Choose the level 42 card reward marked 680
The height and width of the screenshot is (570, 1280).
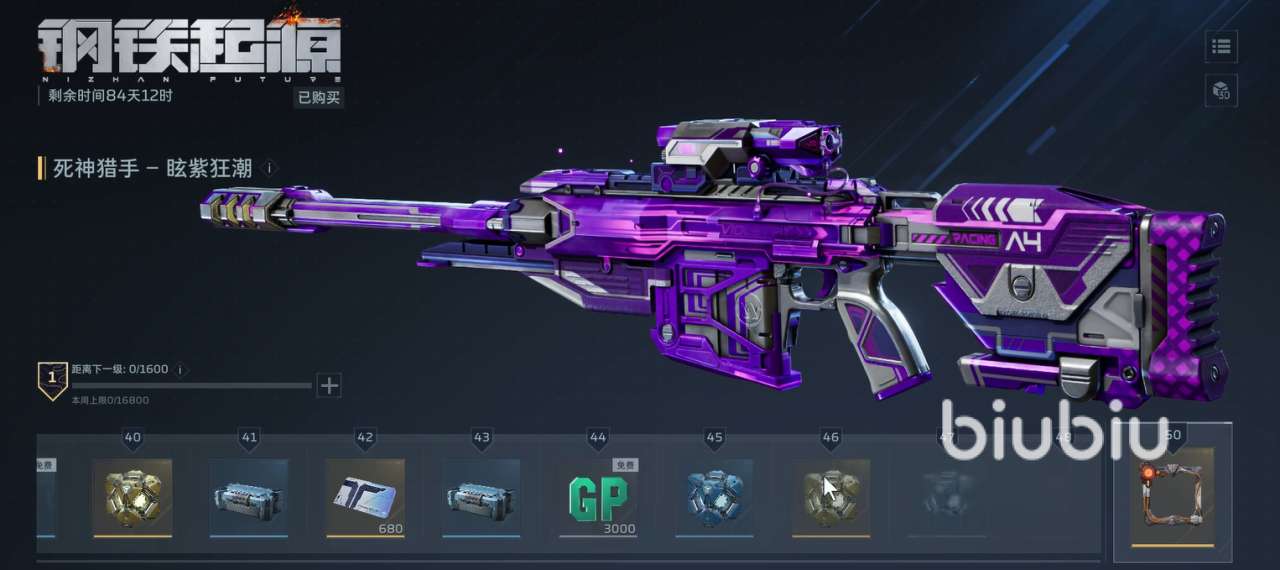[365, 497]
